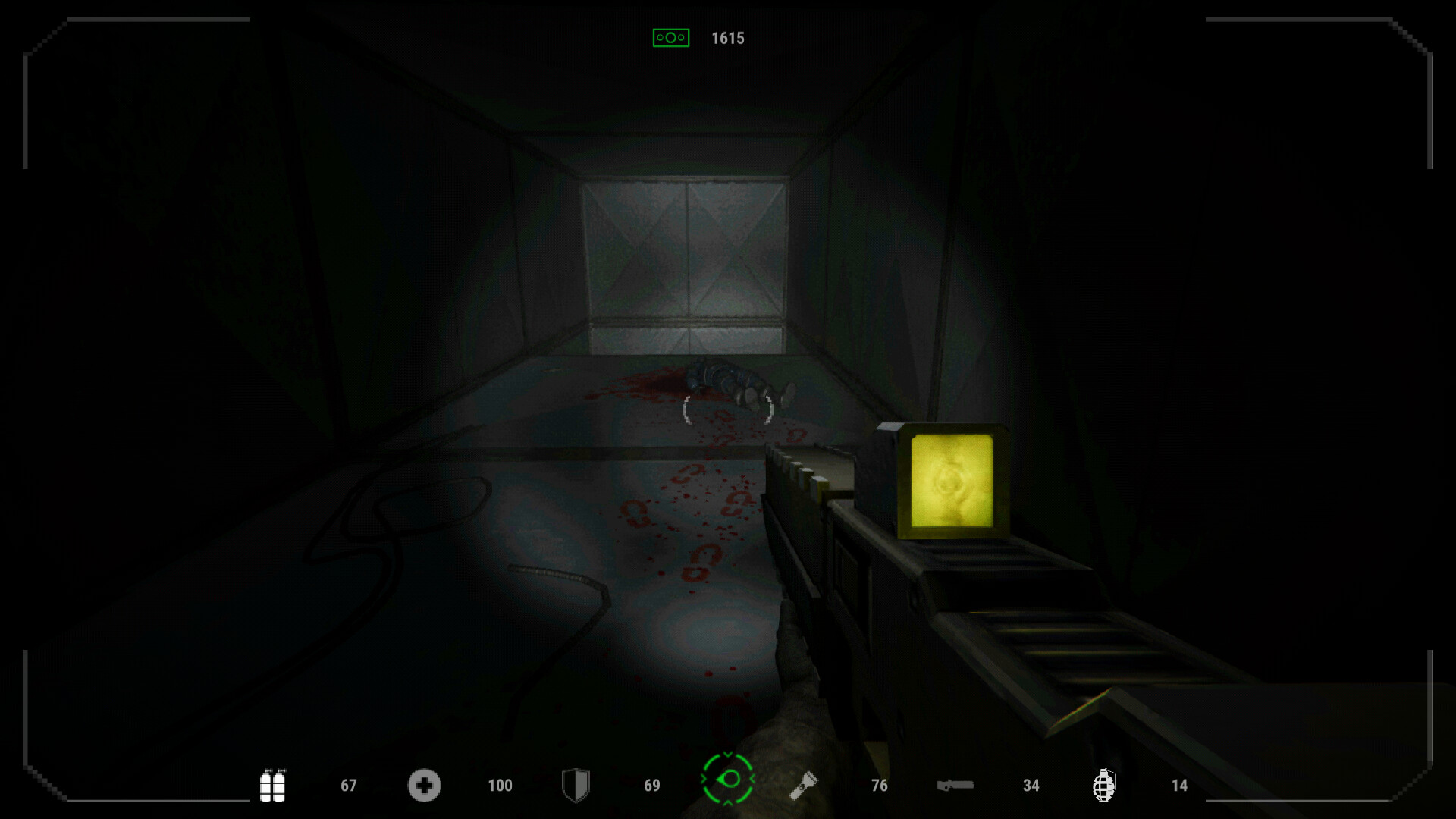Click the oxygen value showing 67
The image size is (1456, 819).
348,786
